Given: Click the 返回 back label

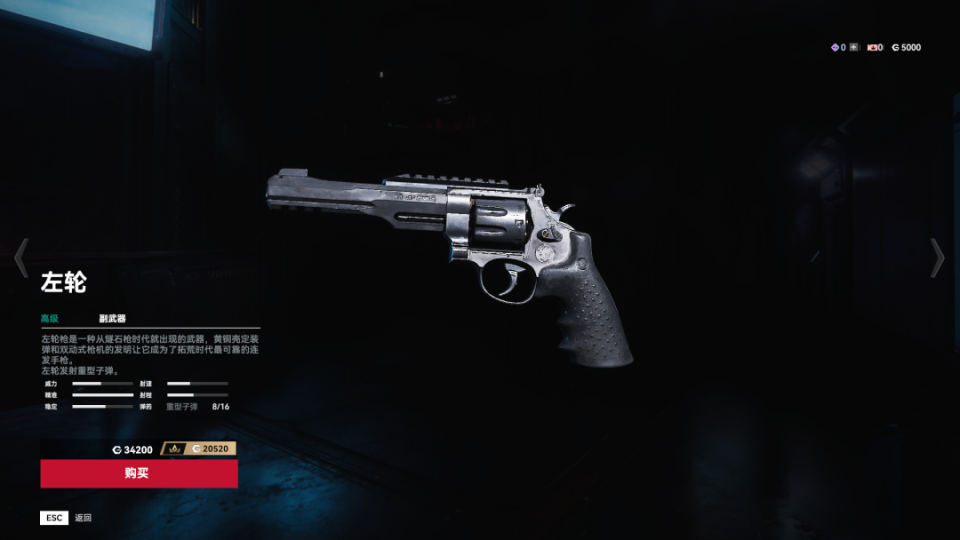Looking at the screenshot, I should click(x=83, y=518).
